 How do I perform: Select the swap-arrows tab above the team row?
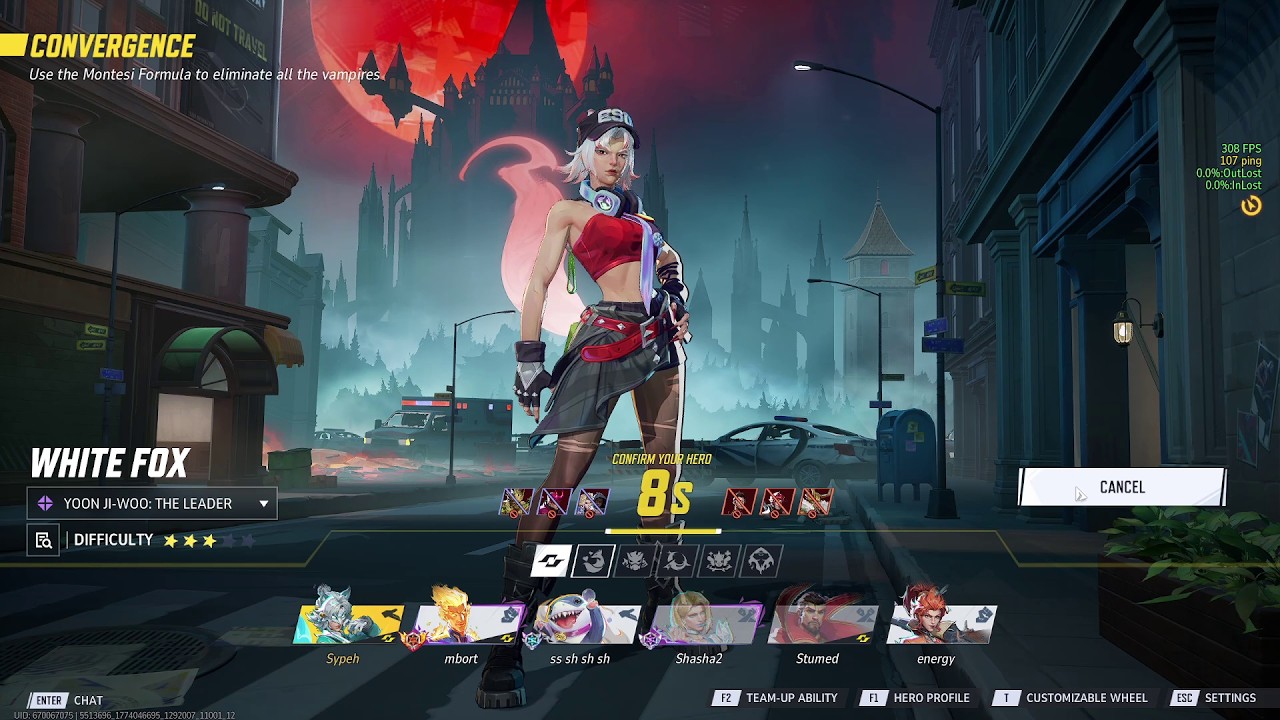(550, 561)
